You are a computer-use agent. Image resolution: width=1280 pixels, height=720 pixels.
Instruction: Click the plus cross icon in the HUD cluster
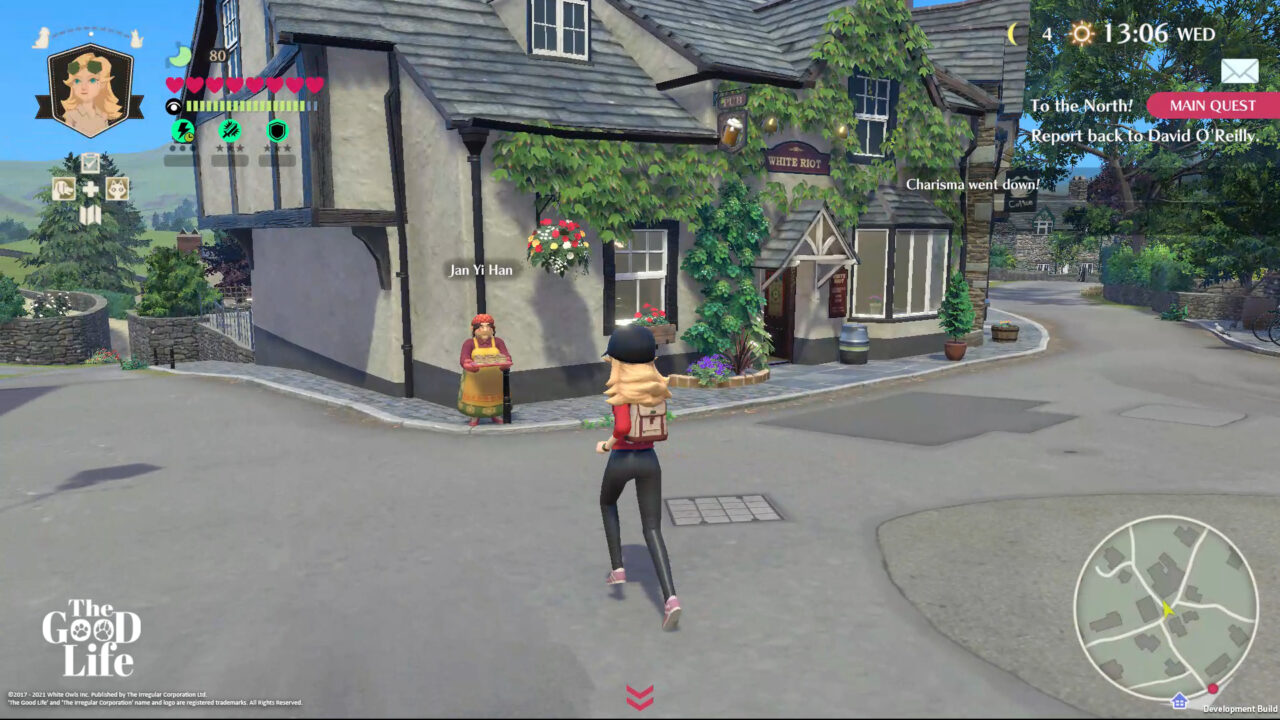tap(90, 190)
